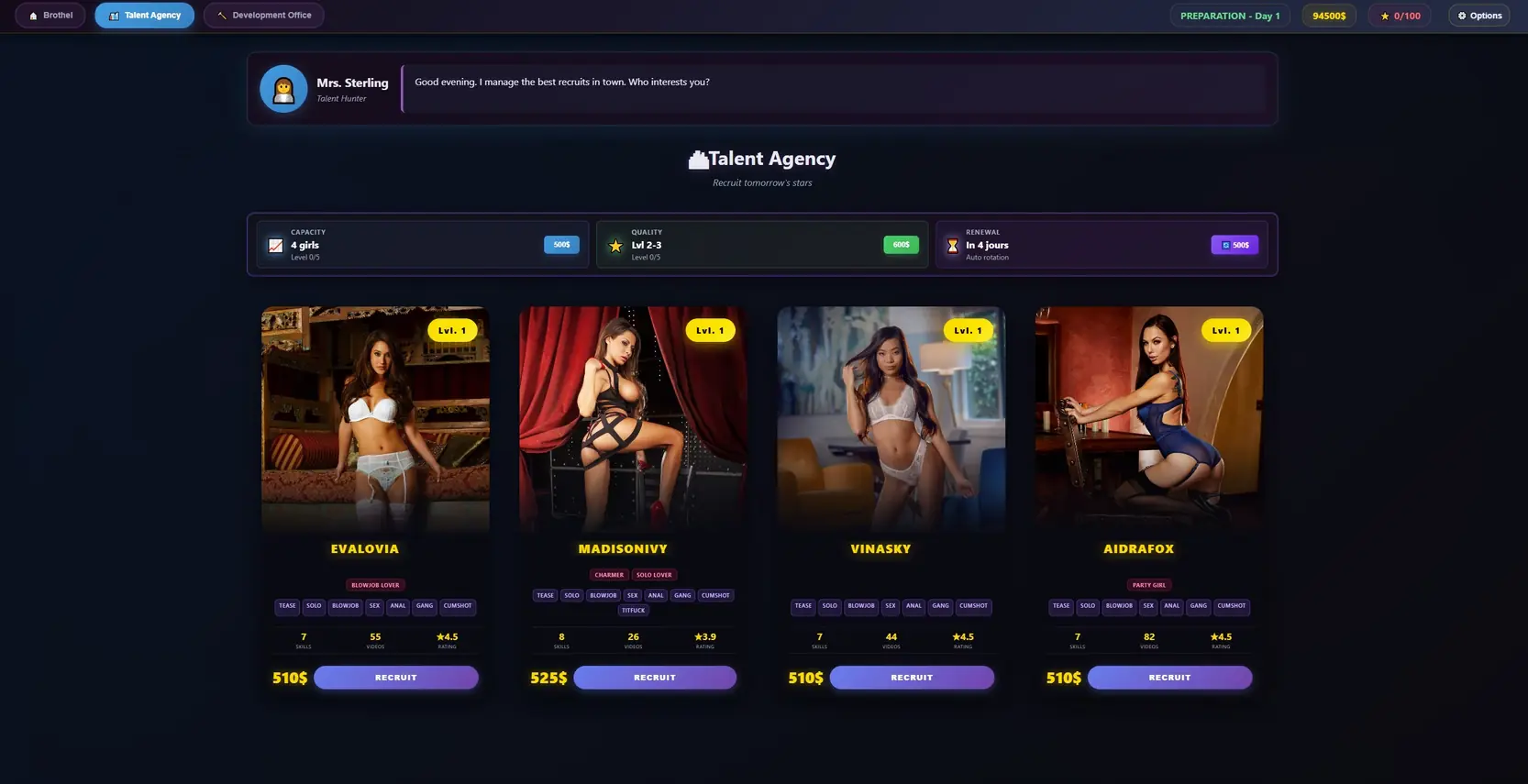Click Mrs. Sterling's avatar portrait
The image size is (1528, 784).
click(x=283, y=89)
